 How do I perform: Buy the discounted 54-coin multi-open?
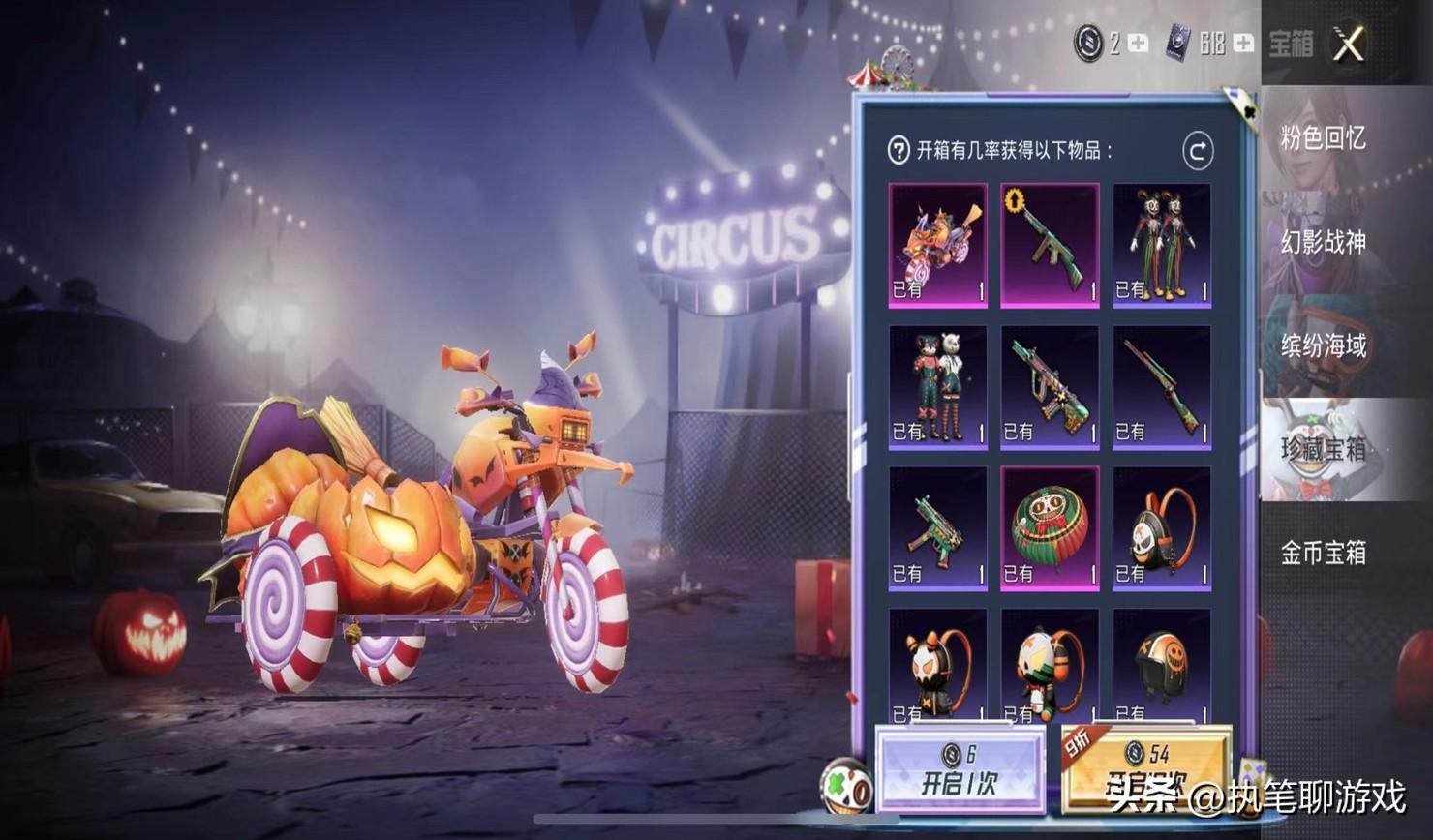1145,771
